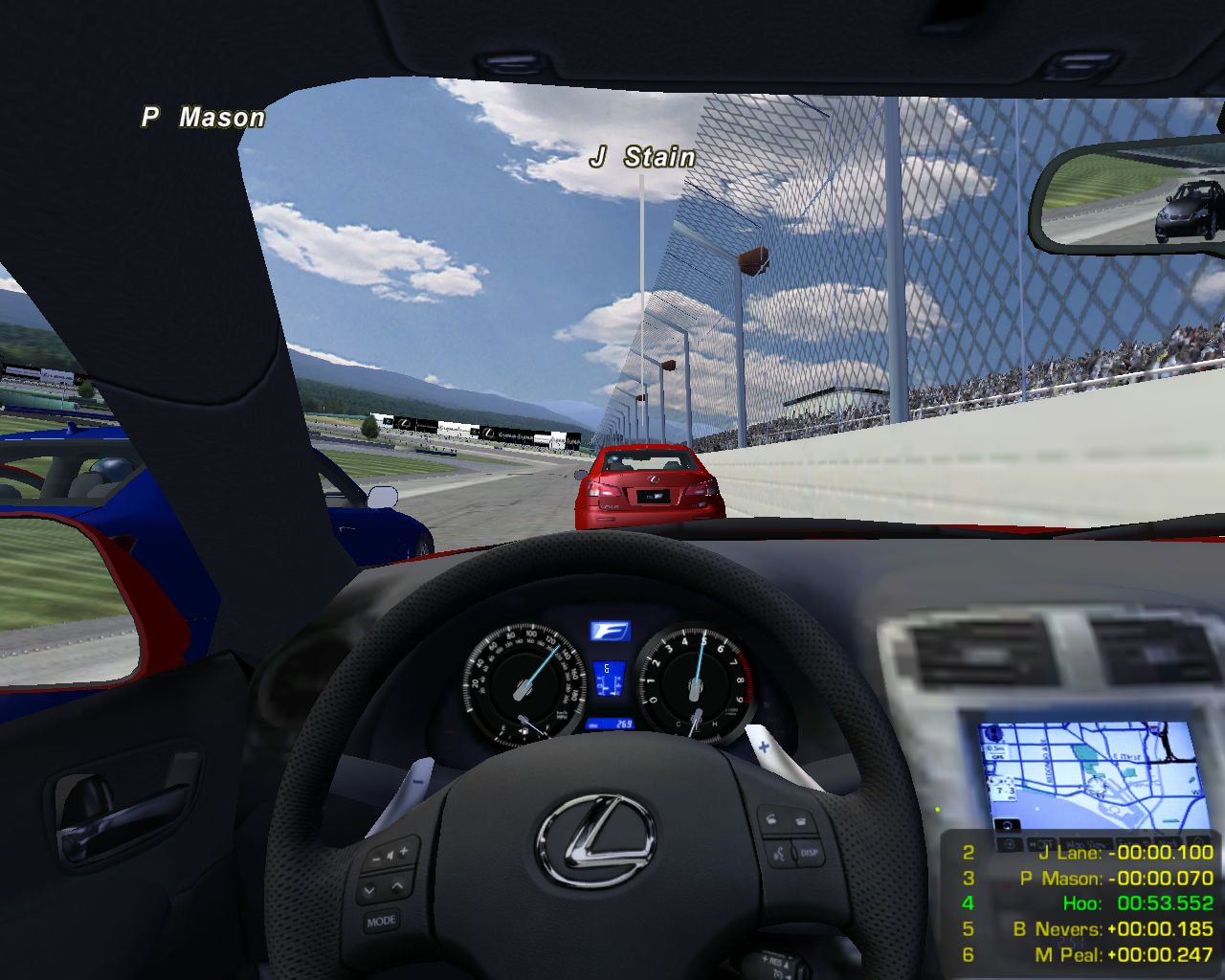Click the P Mason name tag above the track
Screen dimensions: 1225x980
pyautogui.click(x=204, y=117)
